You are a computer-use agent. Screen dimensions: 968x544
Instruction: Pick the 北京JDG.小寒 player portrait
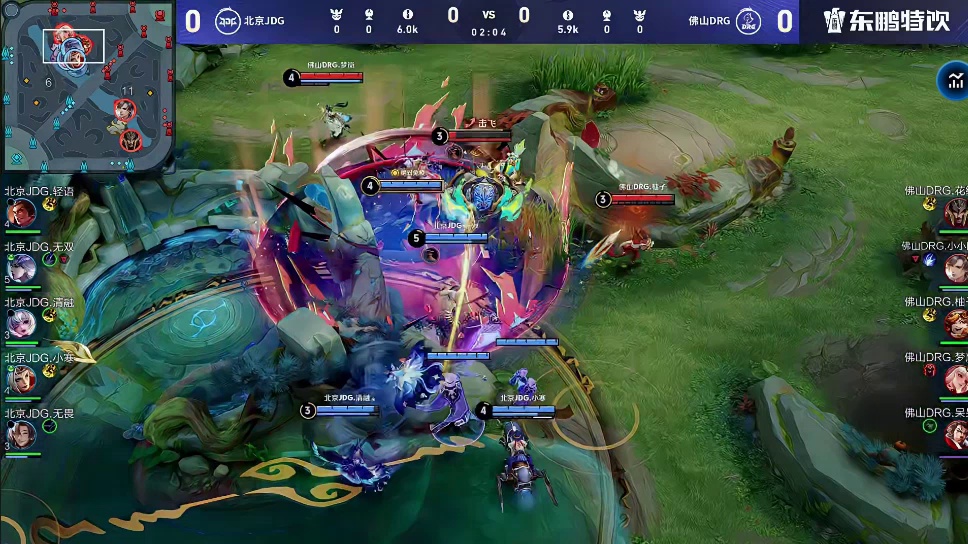tap(22, 378)
